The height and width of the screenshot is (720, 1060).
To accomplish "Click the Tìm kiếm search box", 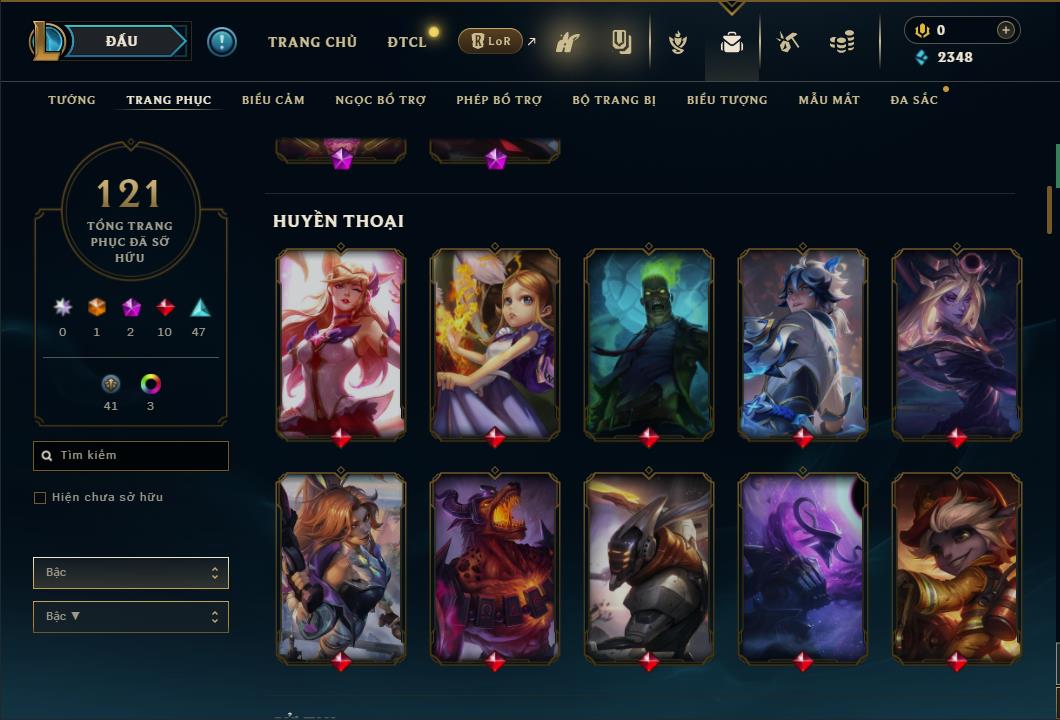I will click(131, 456).
